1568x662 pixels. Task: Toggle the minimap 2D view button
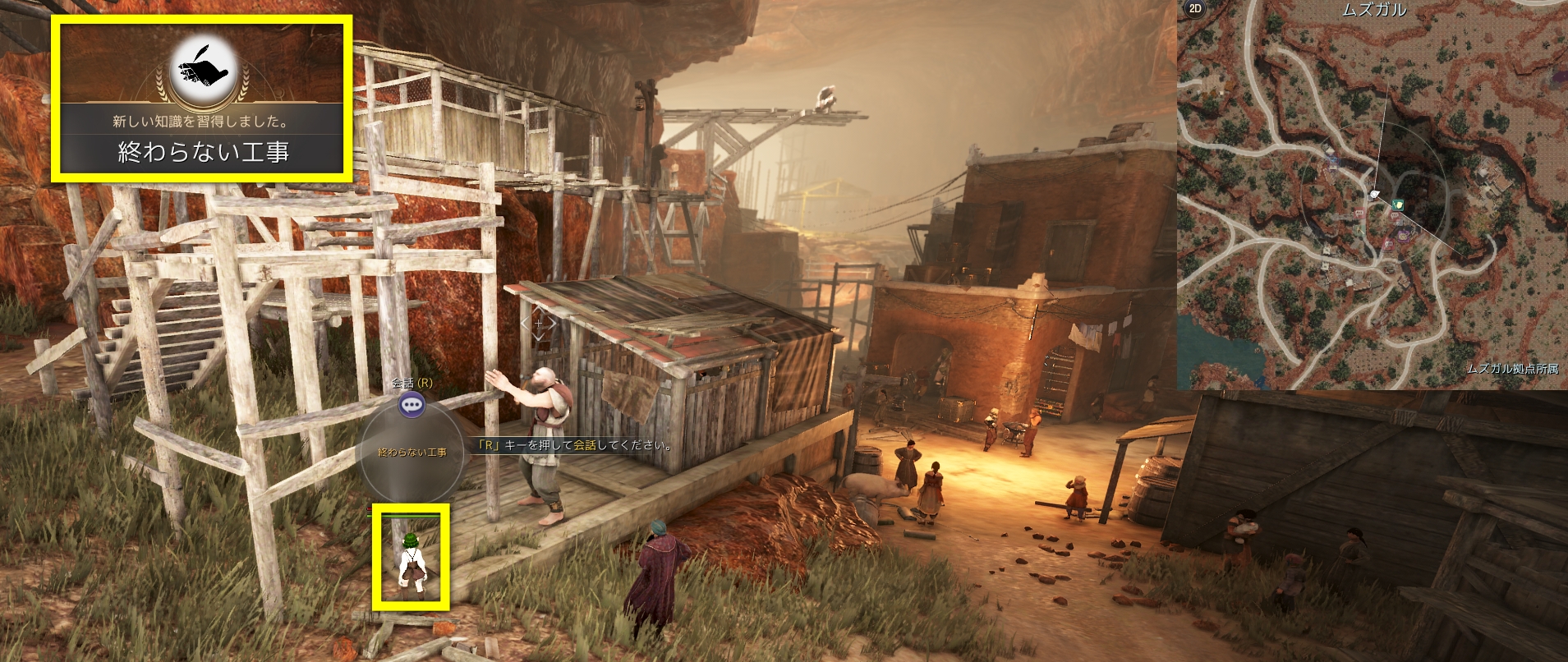[x=1194, y=9]
